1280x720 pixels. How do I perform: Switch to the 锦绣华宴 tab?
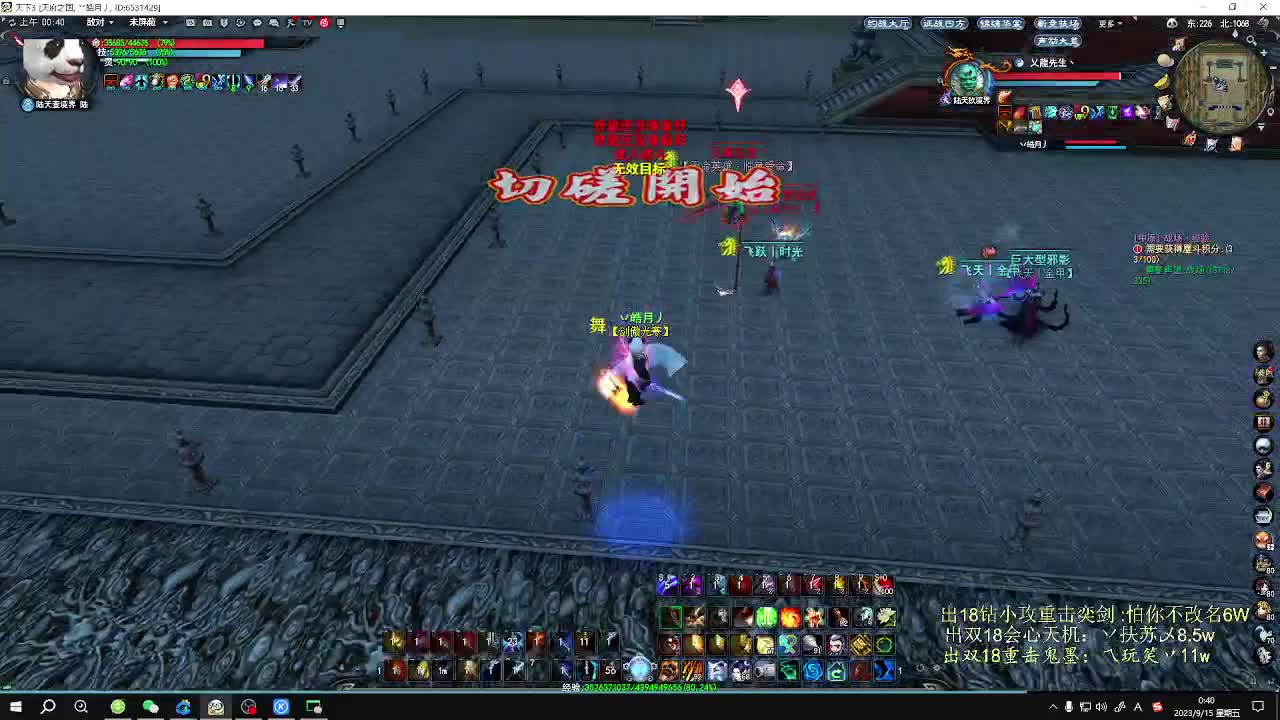(x=1000, y=24)
